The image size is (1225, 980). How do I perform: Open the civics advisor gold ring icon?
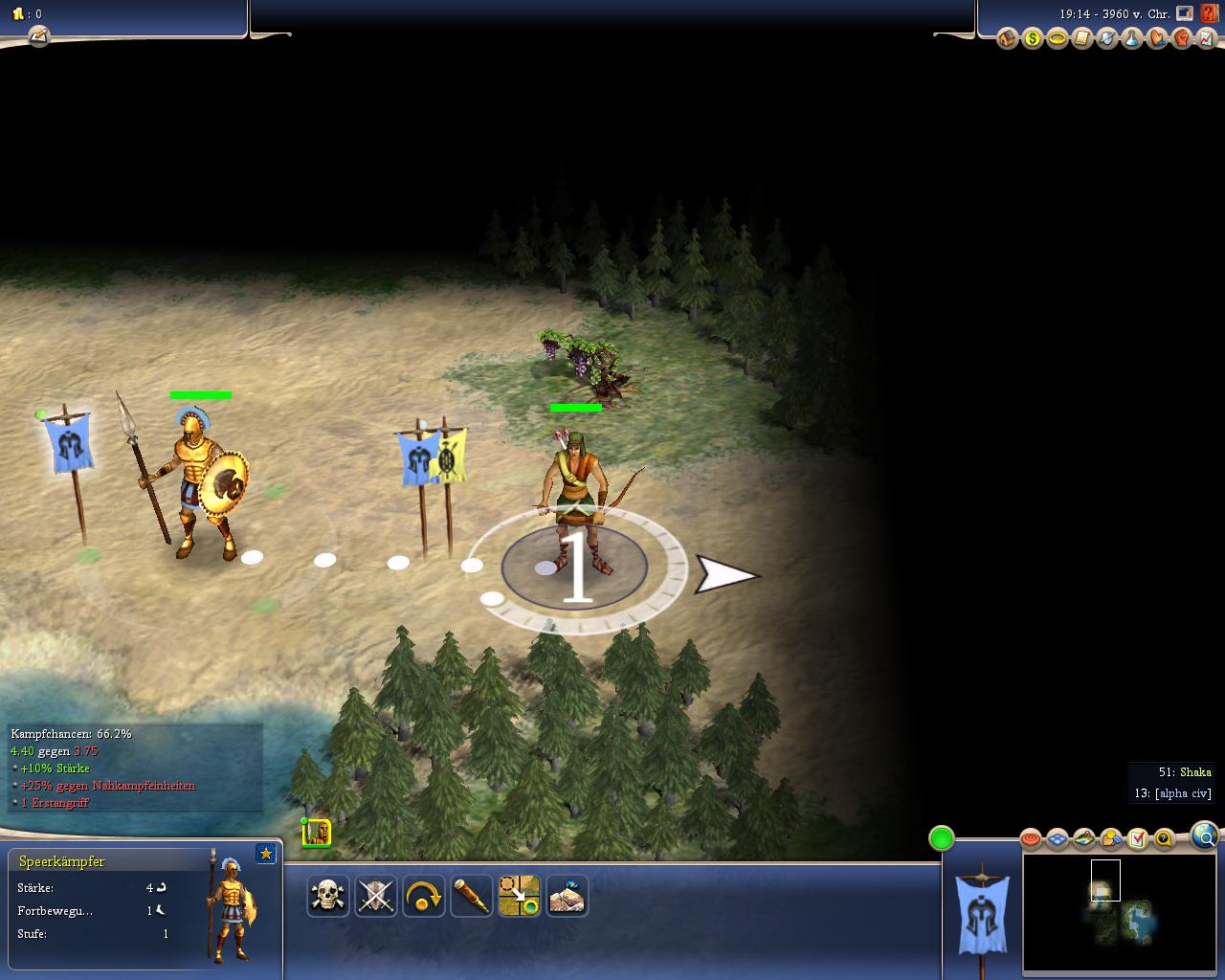(1057, 38)
